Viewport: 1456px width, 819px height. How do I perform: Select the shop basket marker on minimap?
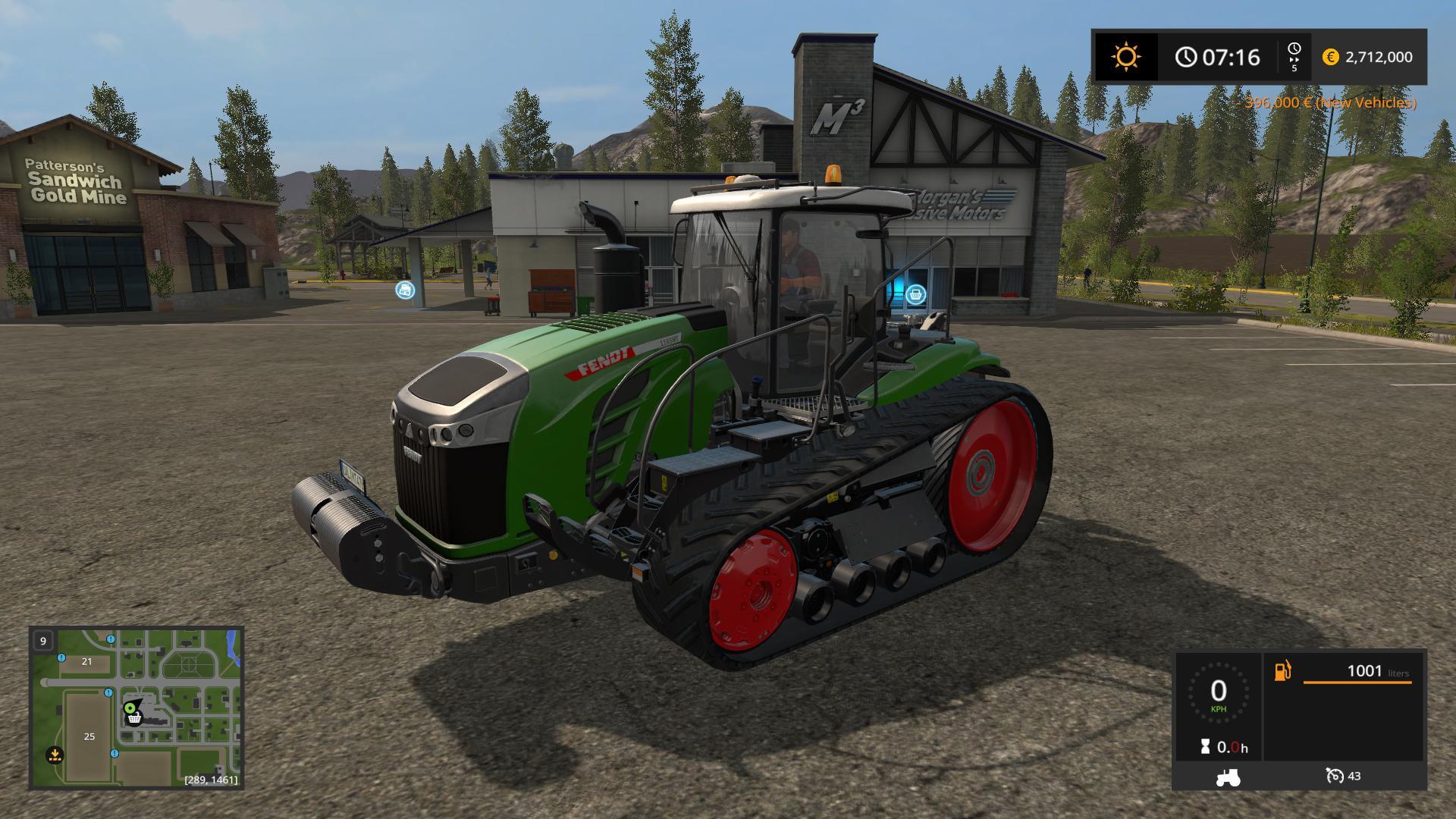pos(134,717)
